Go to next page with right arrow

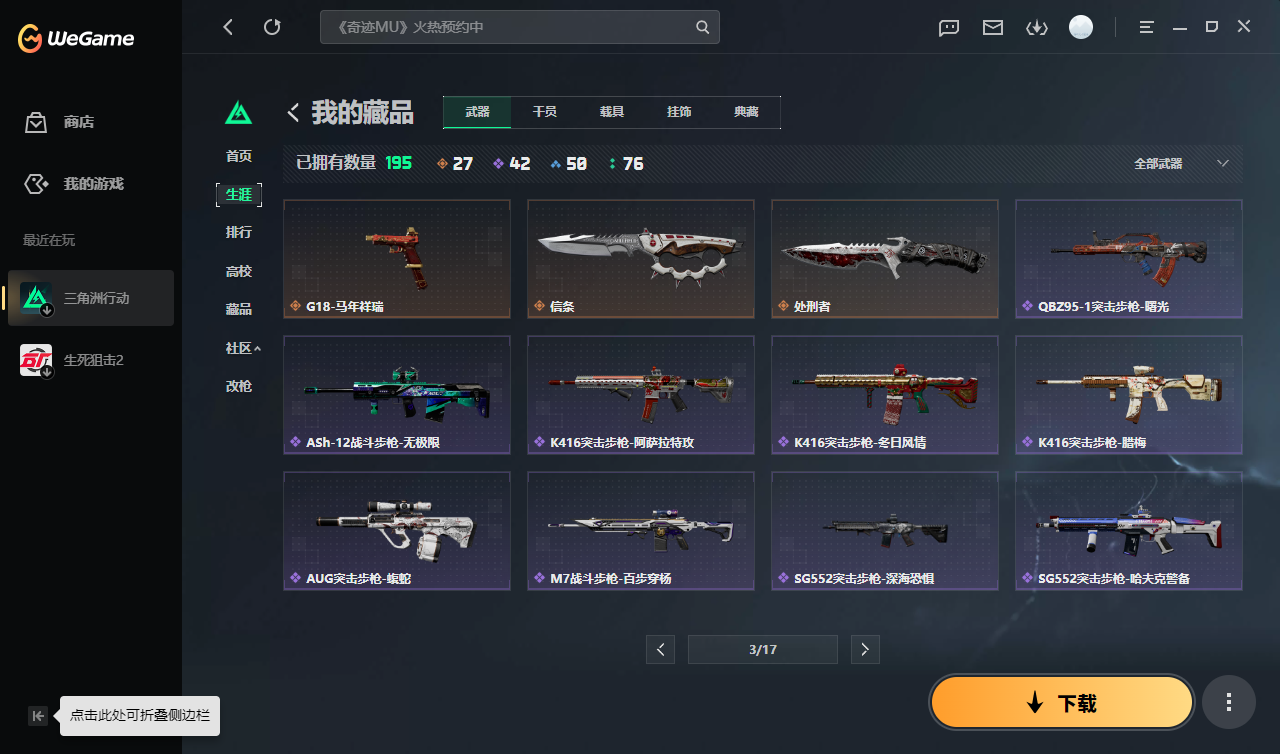point(864,649)
